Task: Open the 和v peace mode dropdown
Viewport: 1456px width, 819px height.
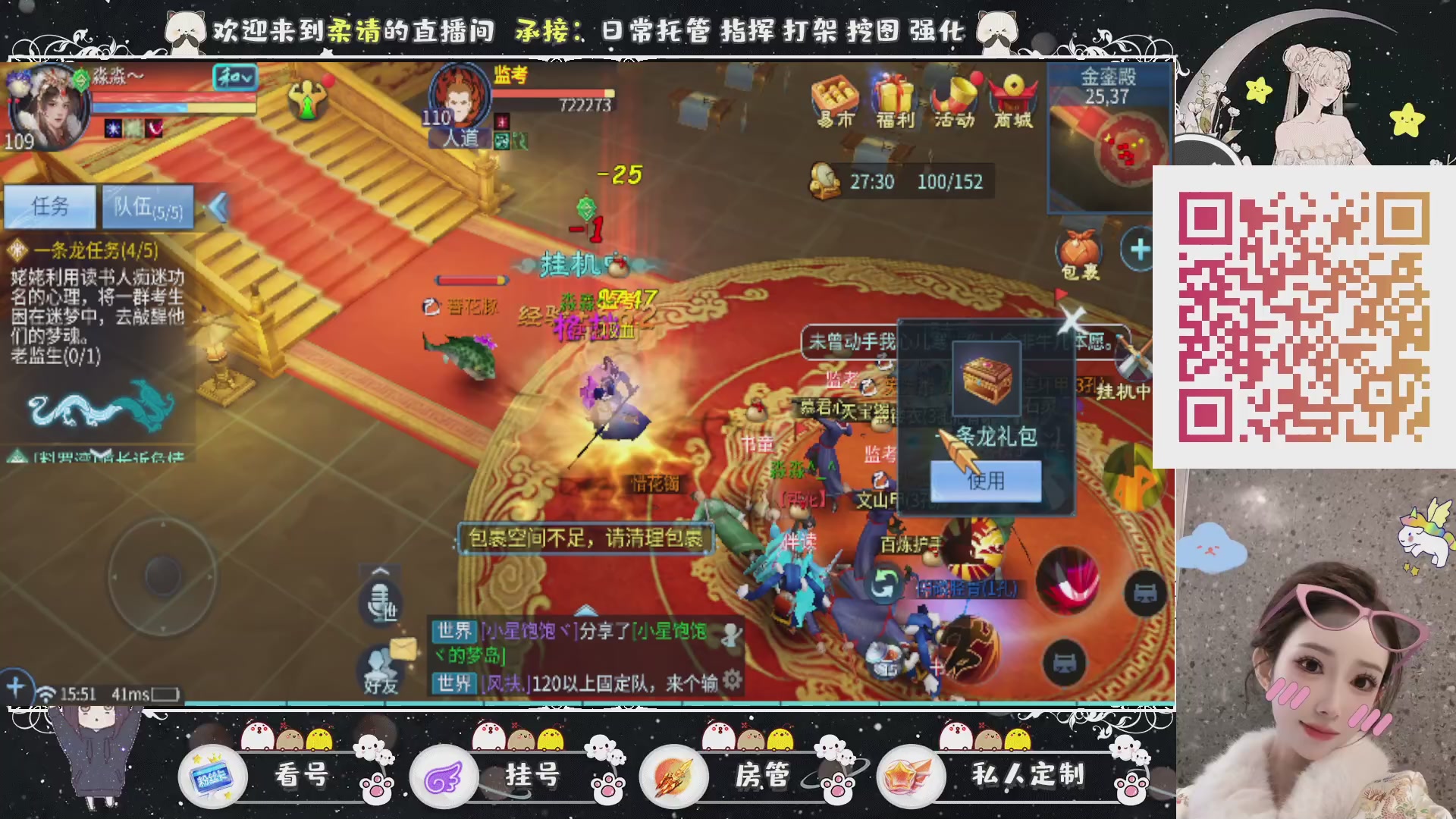Action: (237, 77)
